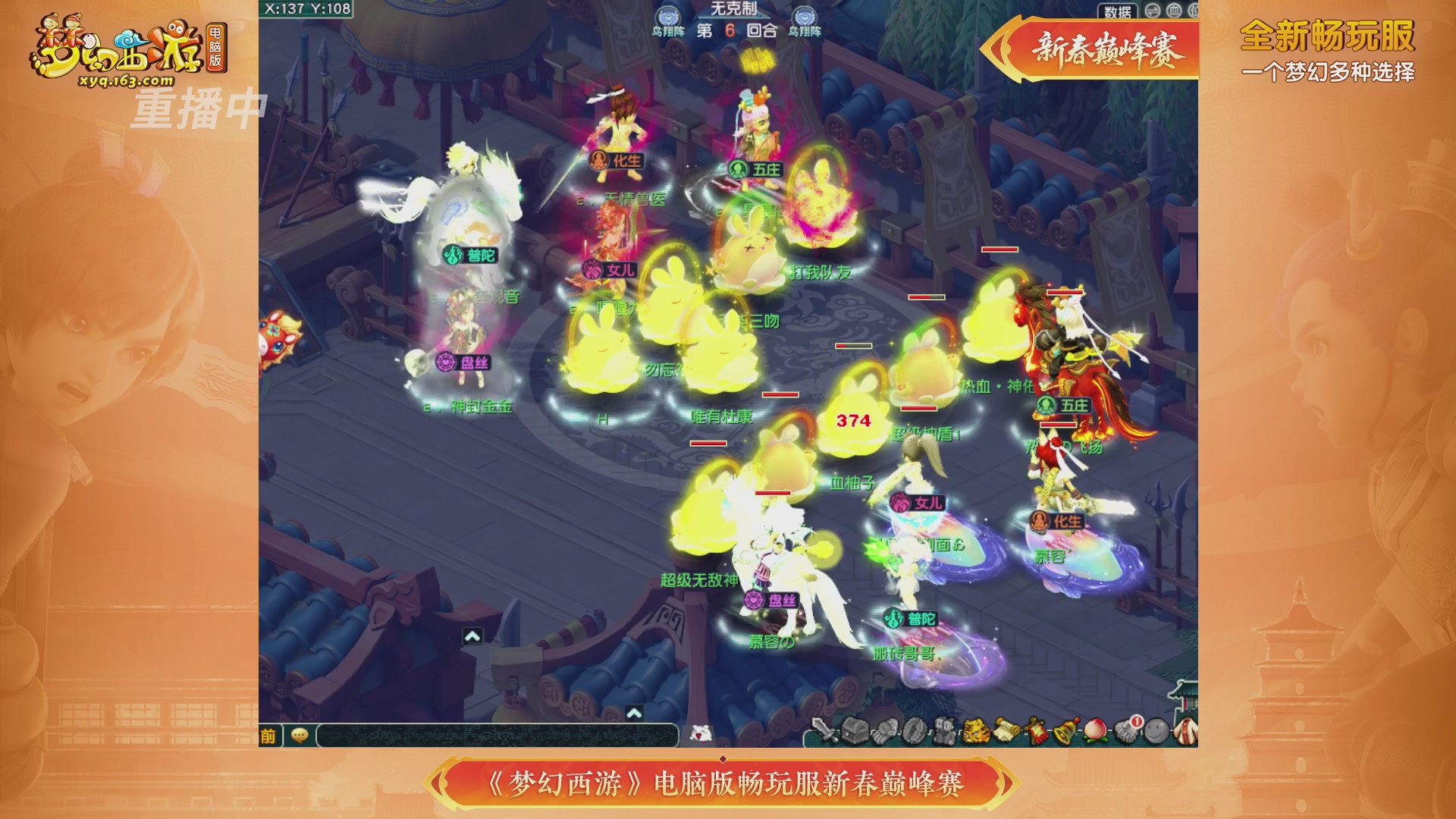This screenshot has height=819, width=1456.
Task: Toggle the left 鸟翔阵 formation indicator
Action: [668, 15]
